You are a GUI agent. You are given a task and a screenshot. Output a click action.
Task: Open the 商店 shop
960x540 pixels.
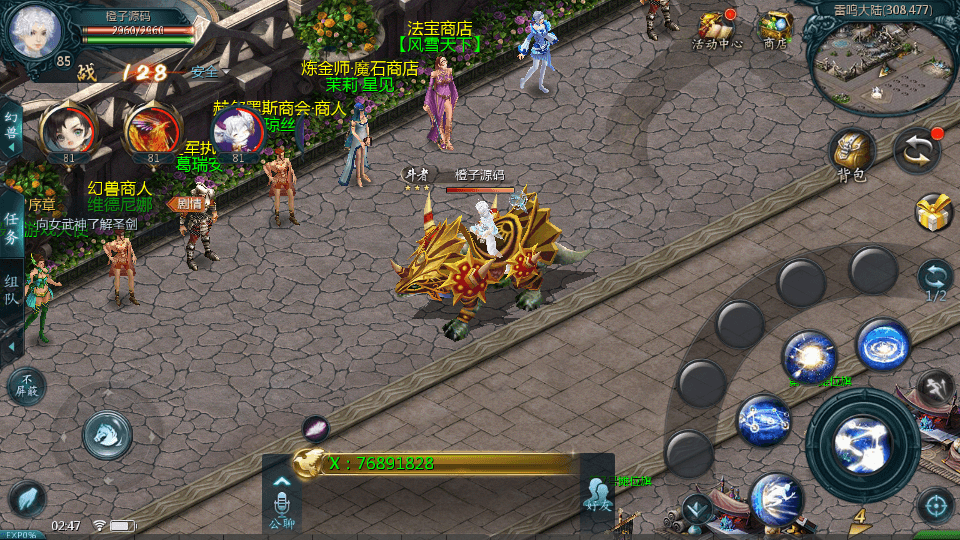[x=775, y=29]
